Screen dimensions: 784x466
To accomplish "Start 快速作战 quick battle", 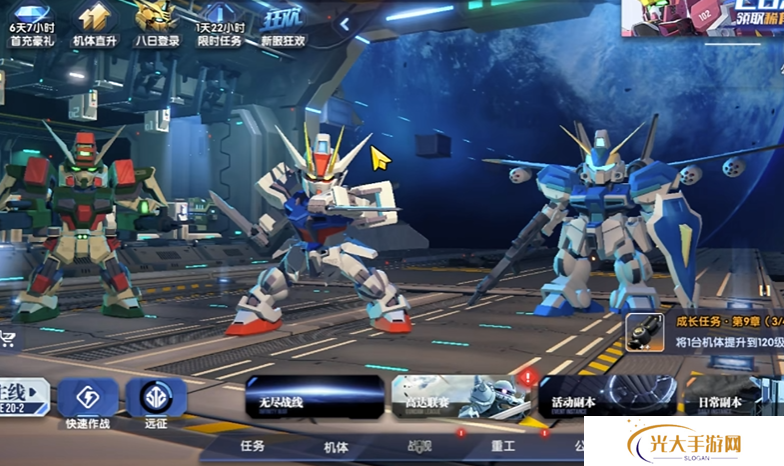I will click(x=88, y=402).
